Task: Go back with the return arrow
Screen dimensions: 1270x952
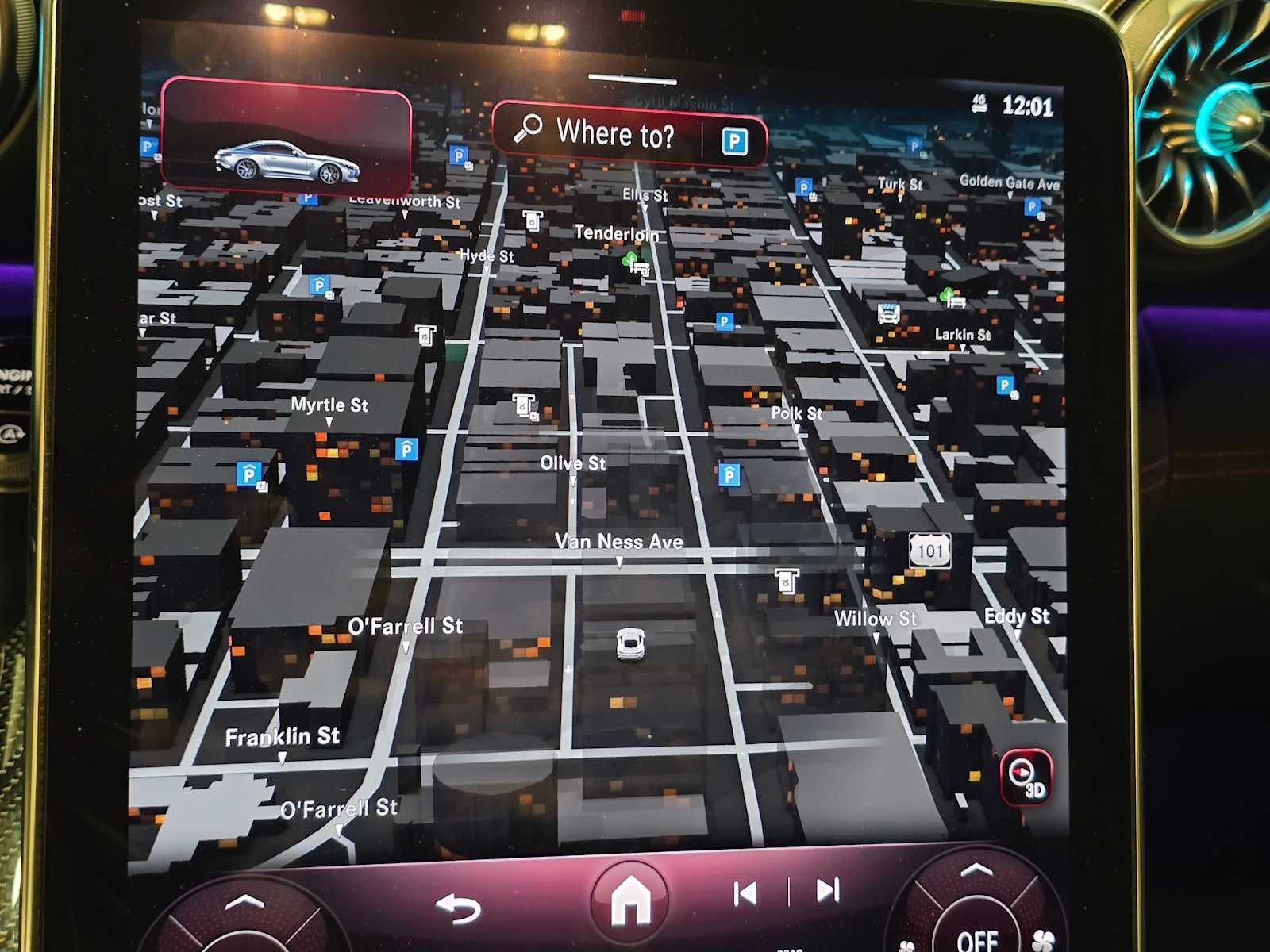Action: click(x=459, y=907)
